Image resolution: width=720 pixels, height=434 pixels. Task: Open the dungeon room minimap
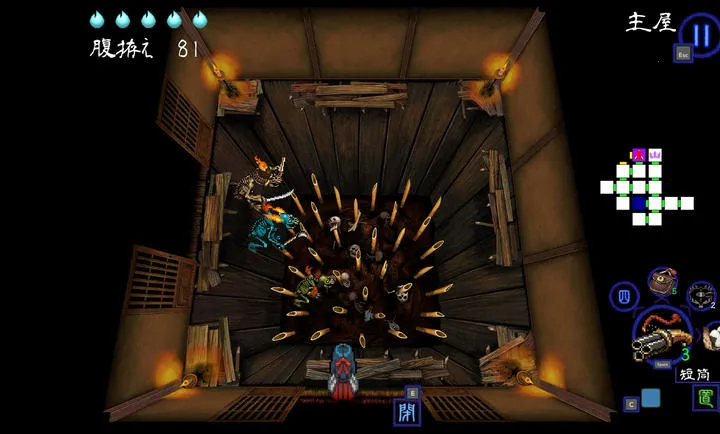pyautogui.click(x=646, y=187)
